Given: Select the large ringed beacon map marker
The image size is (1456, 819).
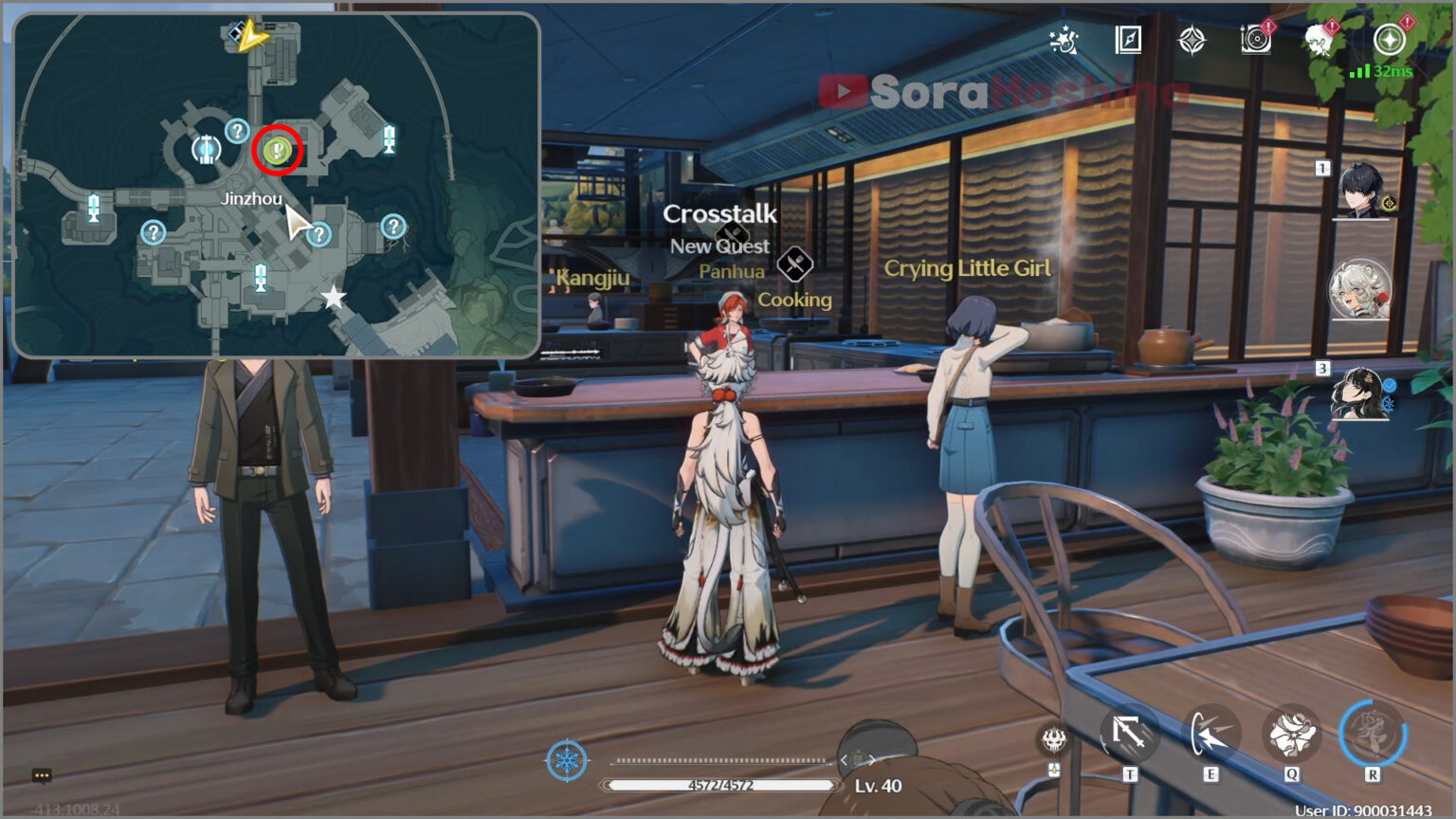Looking at the screenshot, I should [x=206, y=149].
